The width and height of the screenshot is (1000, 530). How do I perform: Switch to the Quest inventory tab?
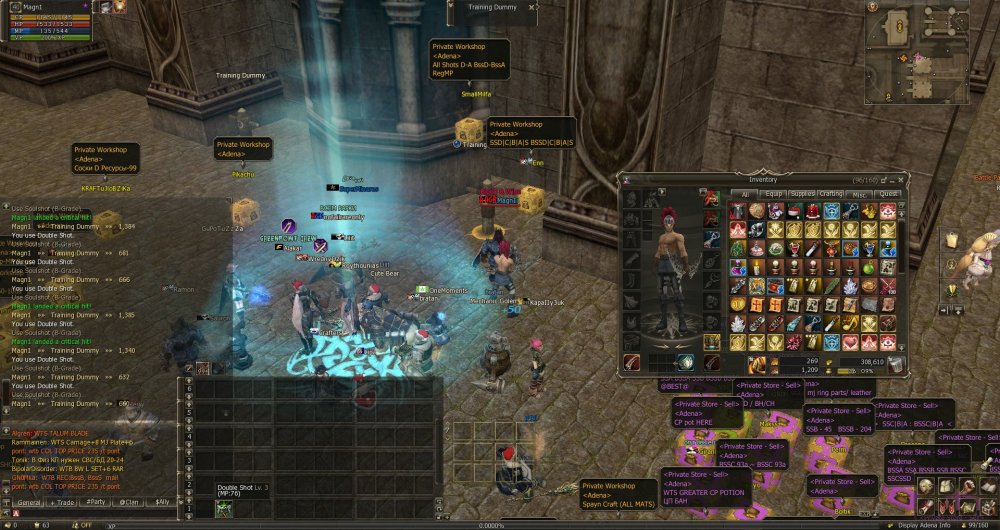(x=889, y=194)
